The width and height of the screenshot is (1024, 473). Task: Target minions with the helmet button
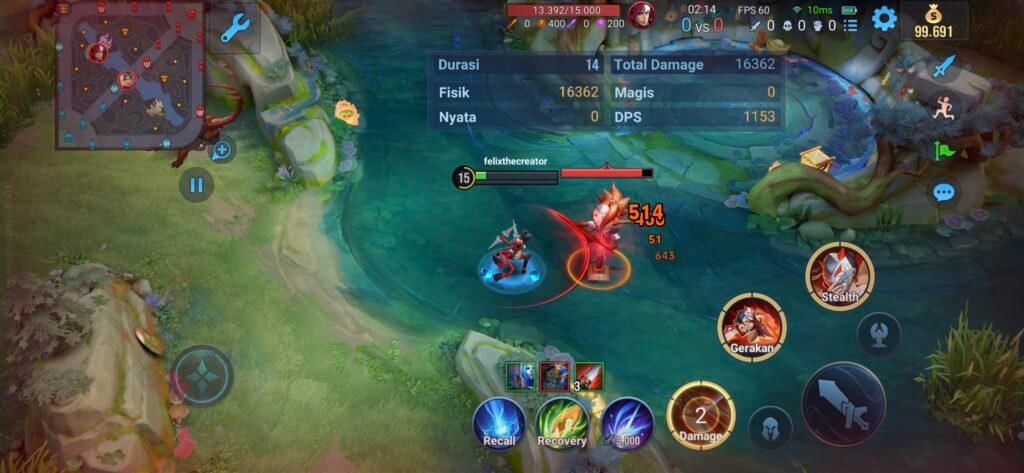tap(770, 428)
